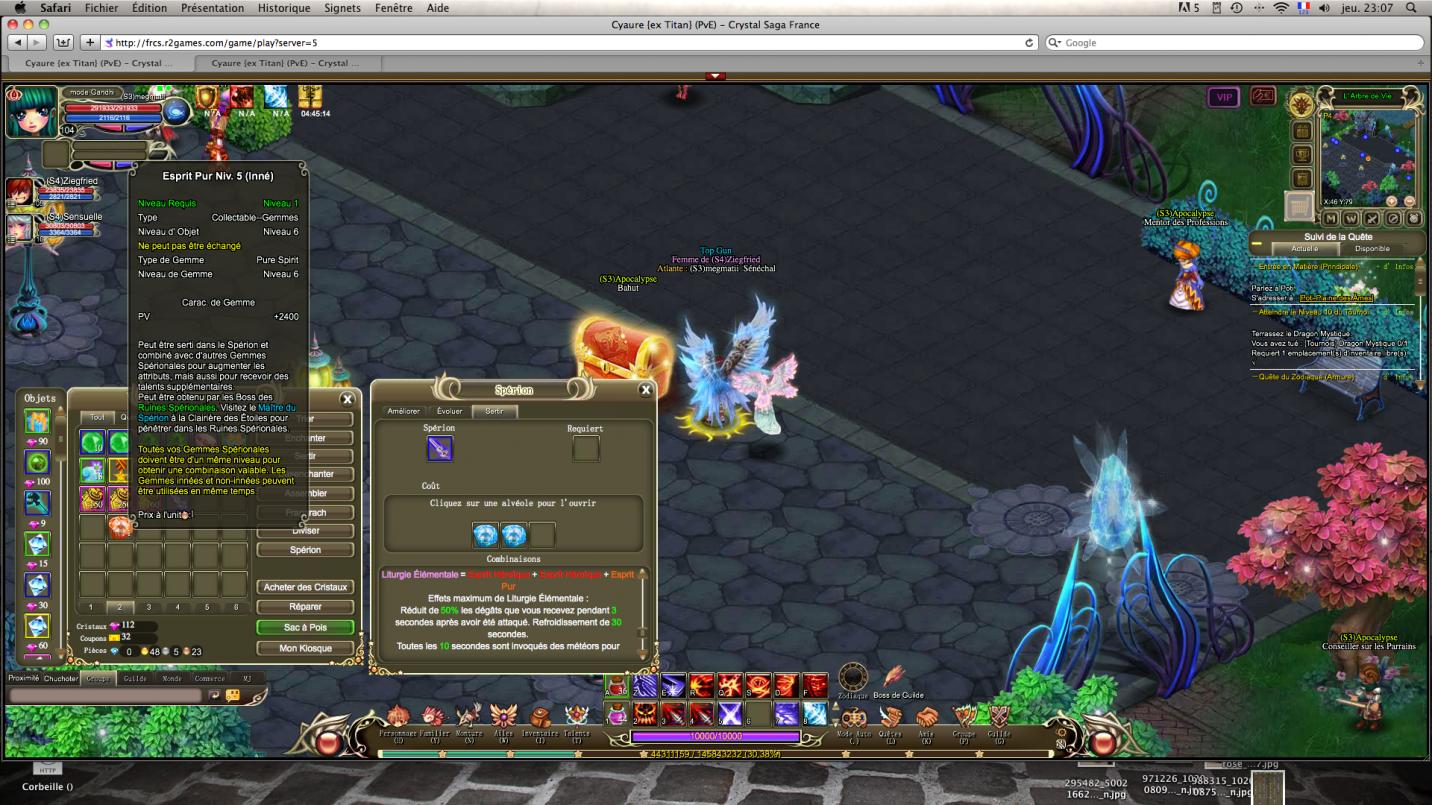Open Mon Kiosque
The image size is (1432, 805).
pyautogui.click(x=305, y=648)
